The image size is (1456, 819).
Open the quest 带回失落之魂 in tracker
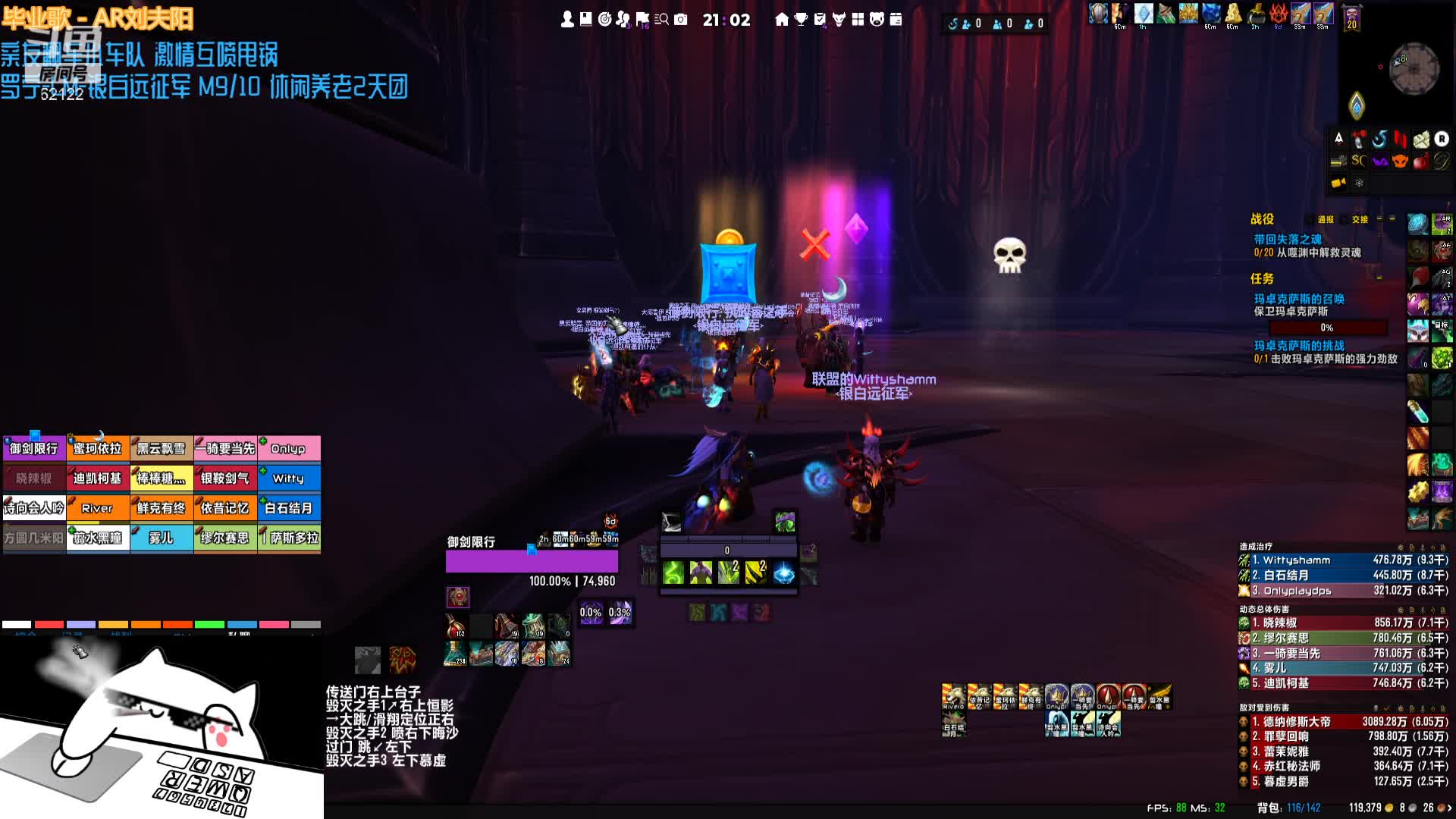[1287, 240]
